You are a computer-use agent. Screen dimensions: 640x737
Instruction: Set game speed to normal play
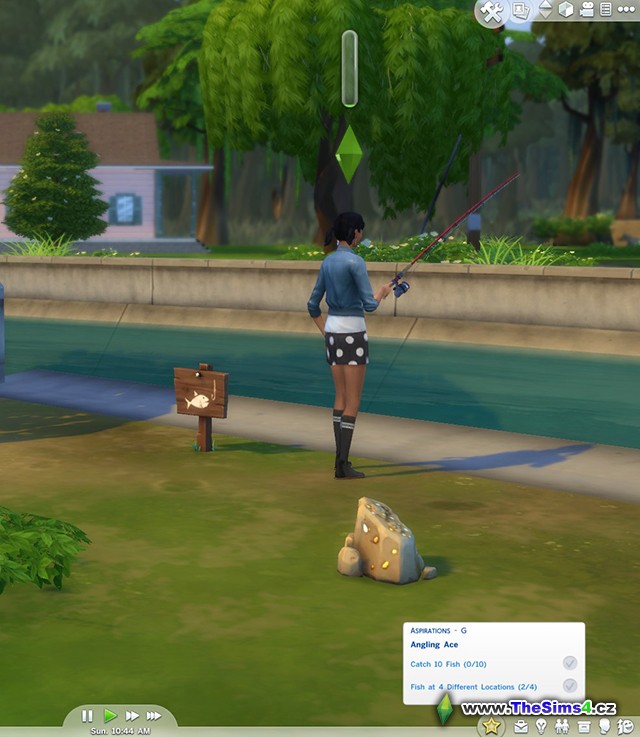click(110, 716)
